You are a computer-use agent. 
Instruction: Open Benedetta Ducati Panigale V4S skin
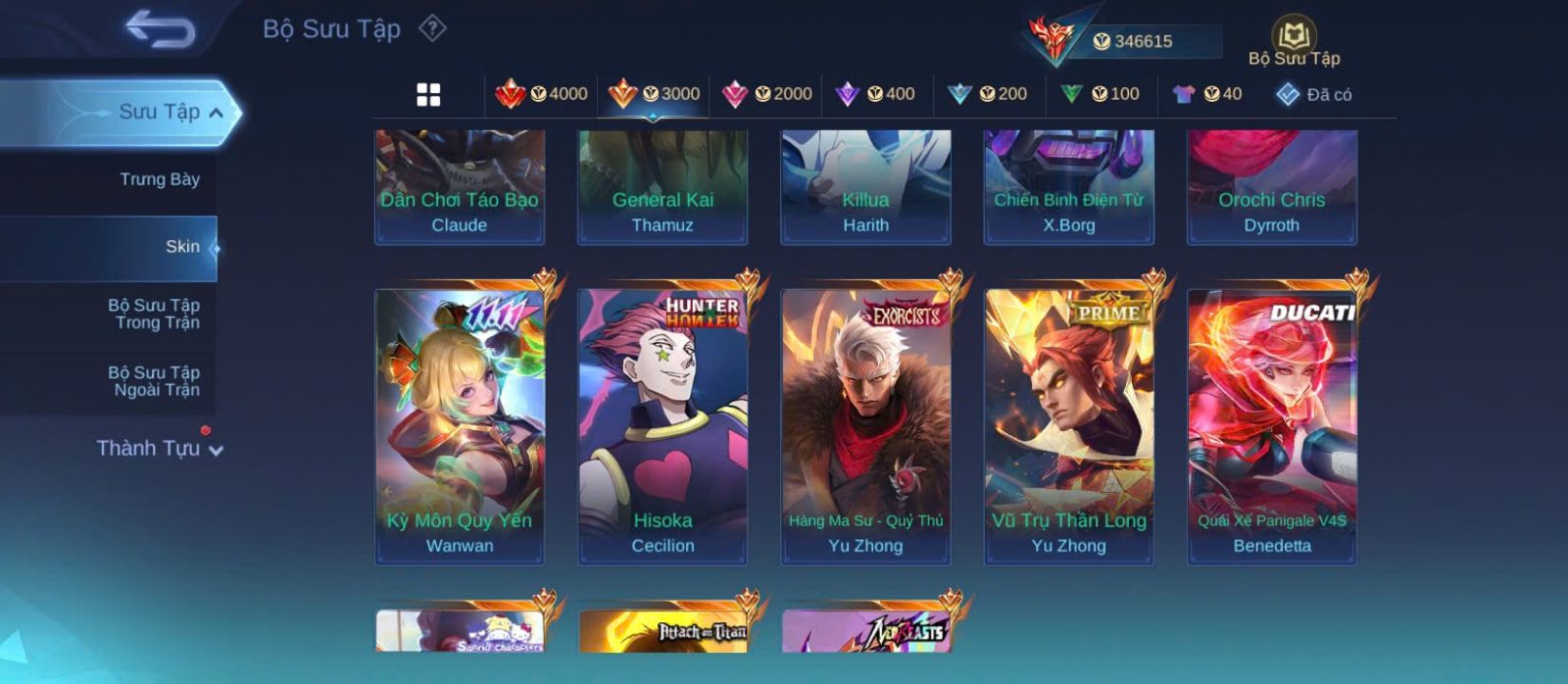(1272, 426)
